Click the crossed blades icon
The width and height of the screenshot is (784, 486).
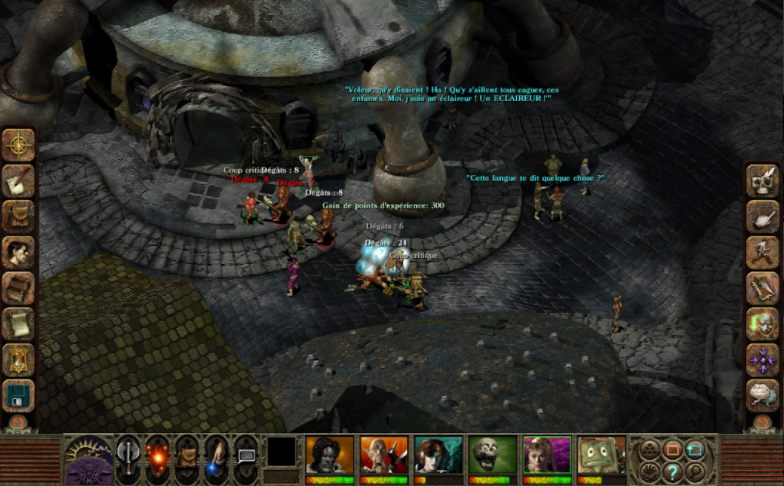[762, 289]
